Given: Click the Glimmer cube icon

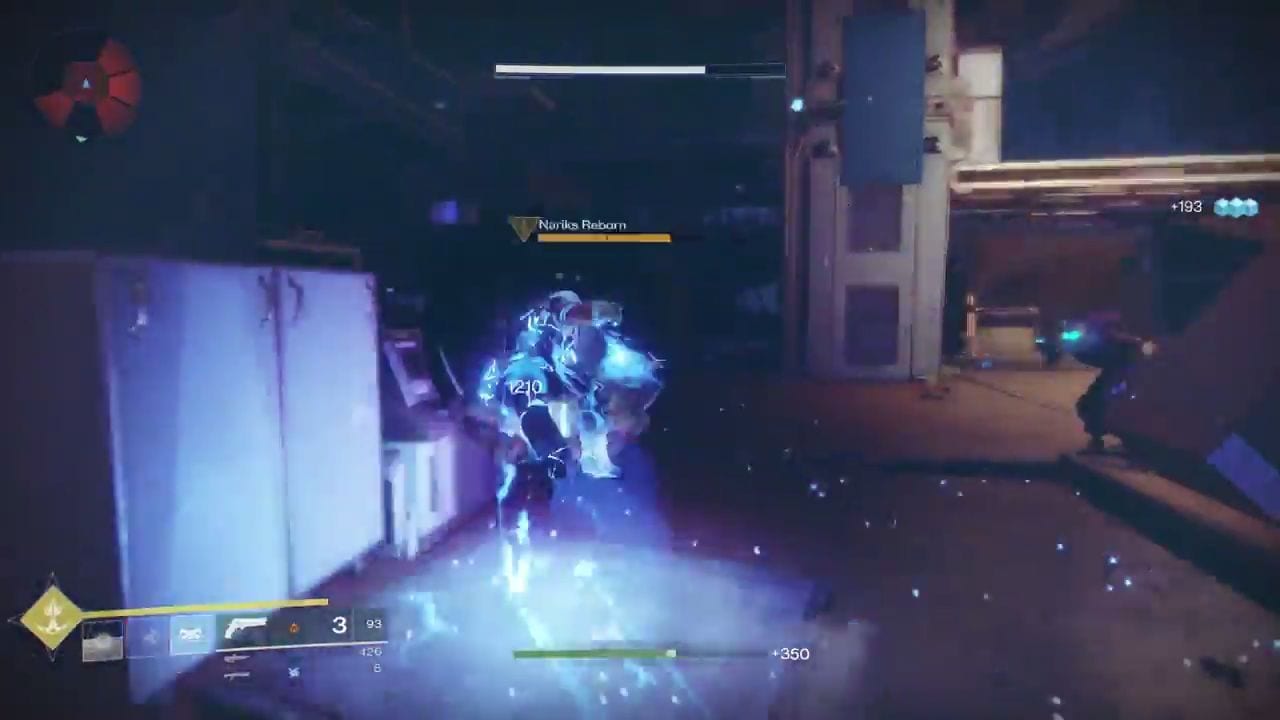Looking at the screenshot, I should pos(1235,207).
